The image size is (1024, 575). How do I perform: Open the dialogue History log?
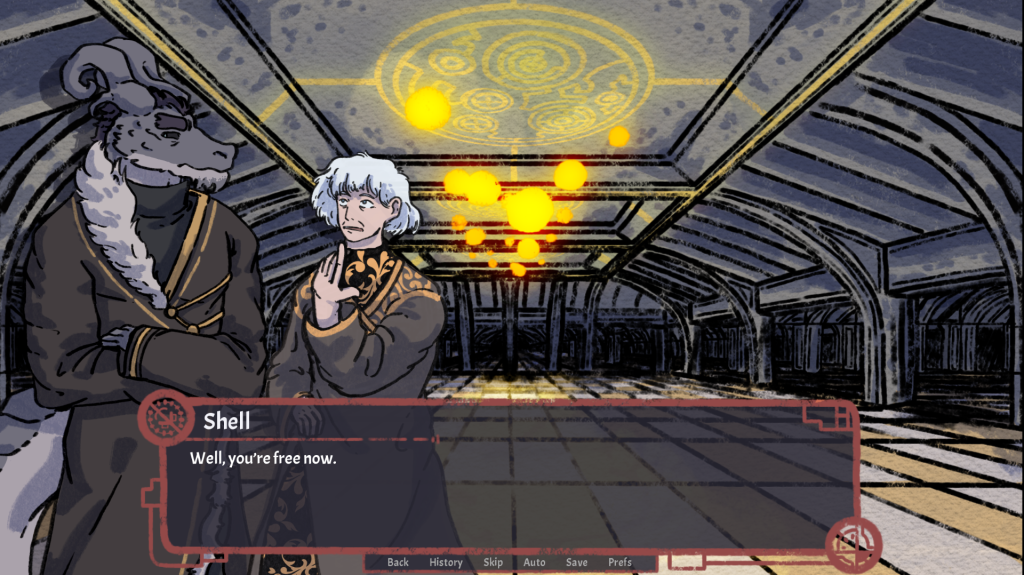pos(446,562)
